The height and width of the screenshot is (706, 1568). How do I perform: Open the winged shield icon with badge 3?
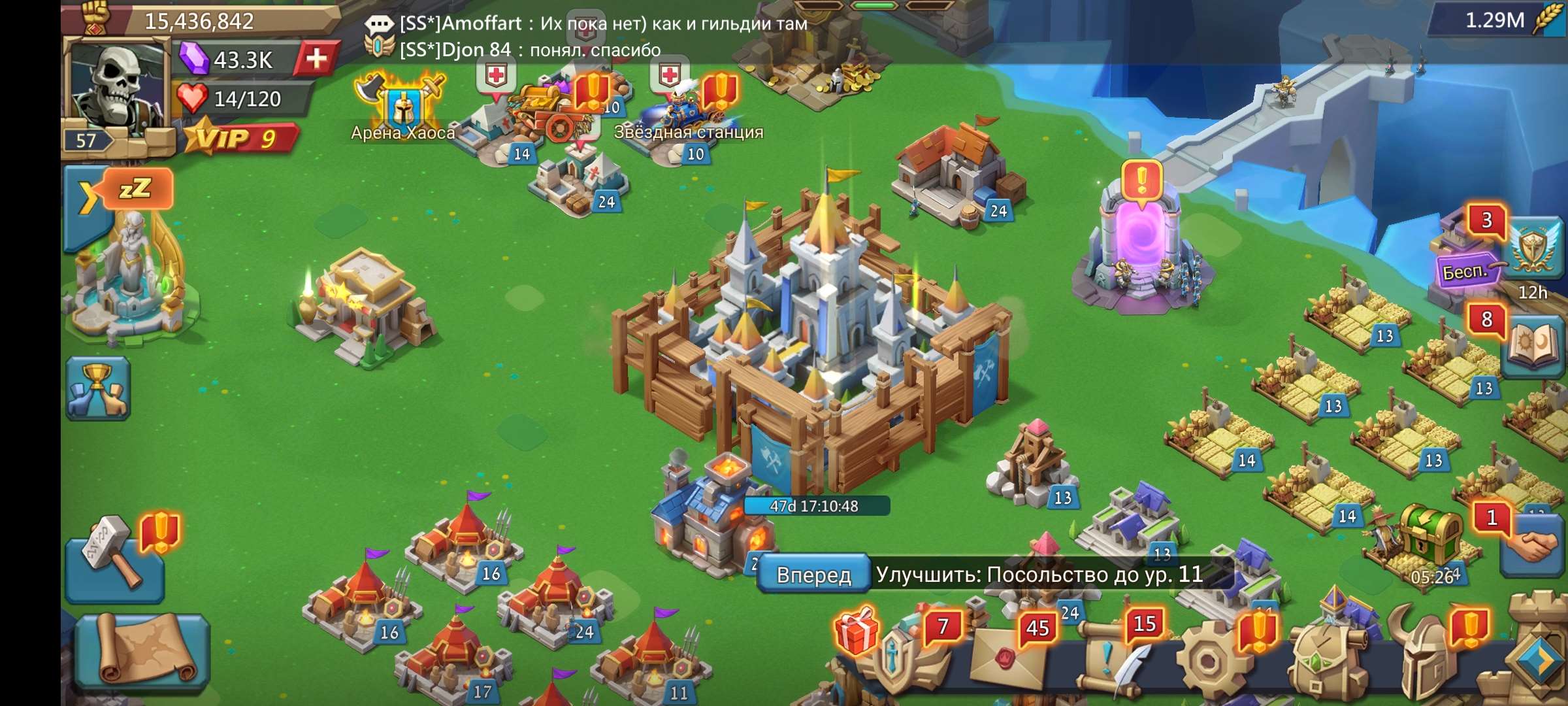coord(1532,248)
